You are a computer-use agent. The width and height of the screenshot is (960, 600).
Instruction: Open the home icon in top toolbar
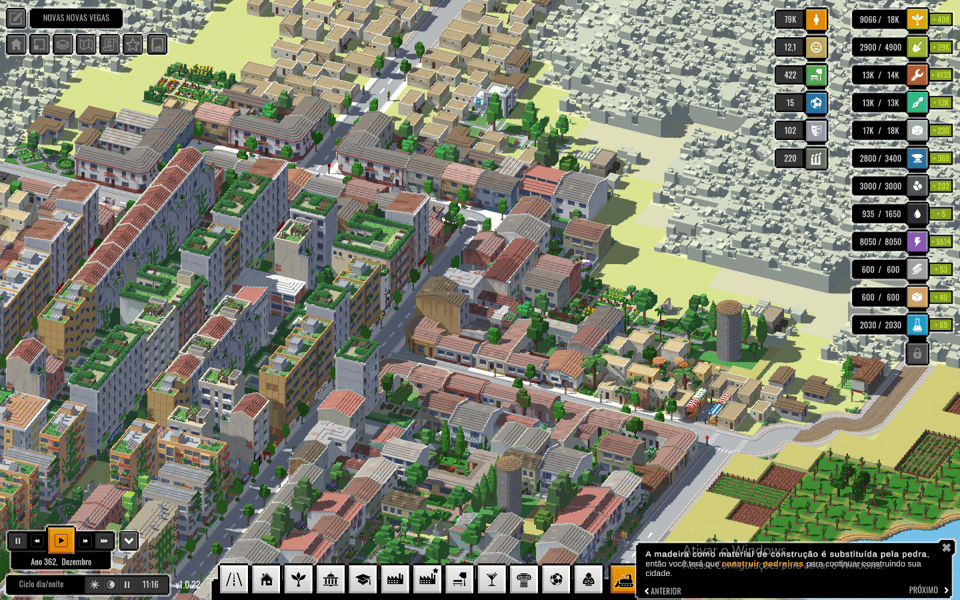[x=16, y=44]
